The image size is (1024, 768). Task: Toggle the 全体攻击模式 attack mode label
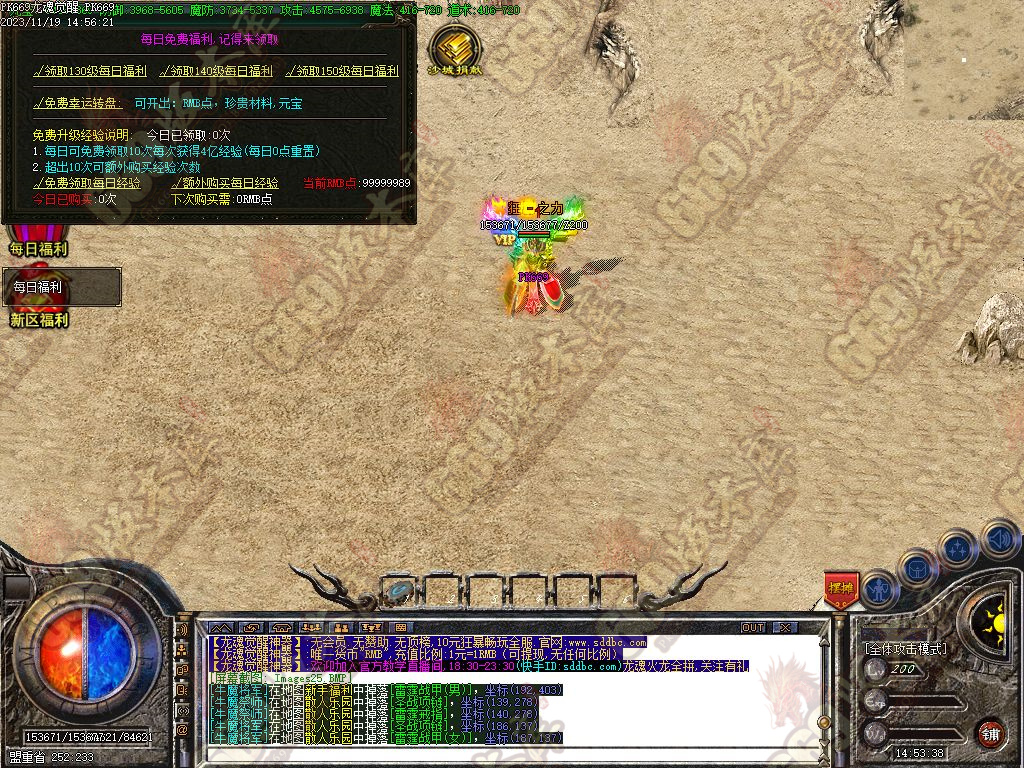click(x=906, y=648)
